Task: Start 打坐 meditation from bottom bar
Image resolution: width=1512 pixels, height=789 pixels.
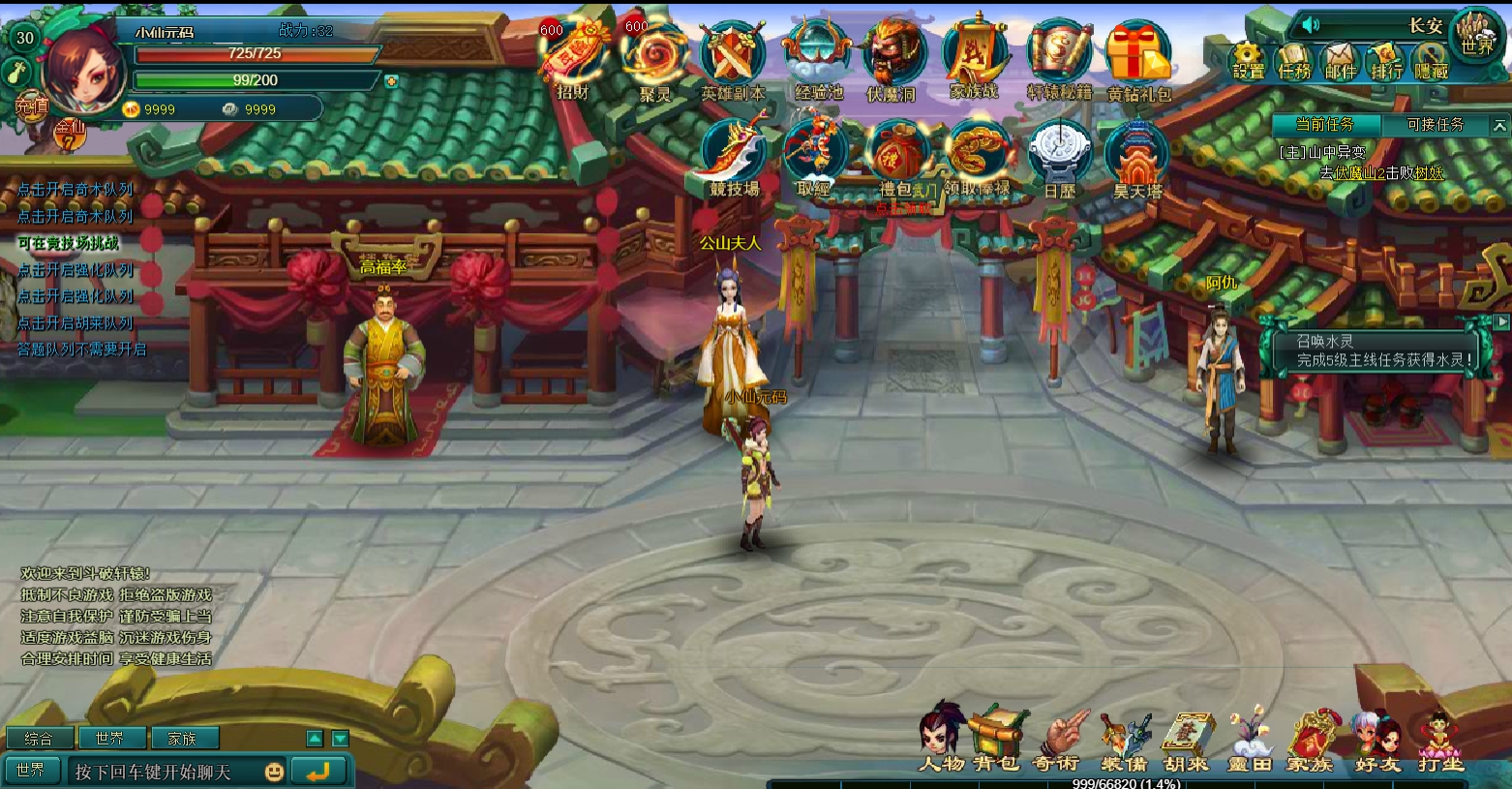Action: coord(1438,741)
